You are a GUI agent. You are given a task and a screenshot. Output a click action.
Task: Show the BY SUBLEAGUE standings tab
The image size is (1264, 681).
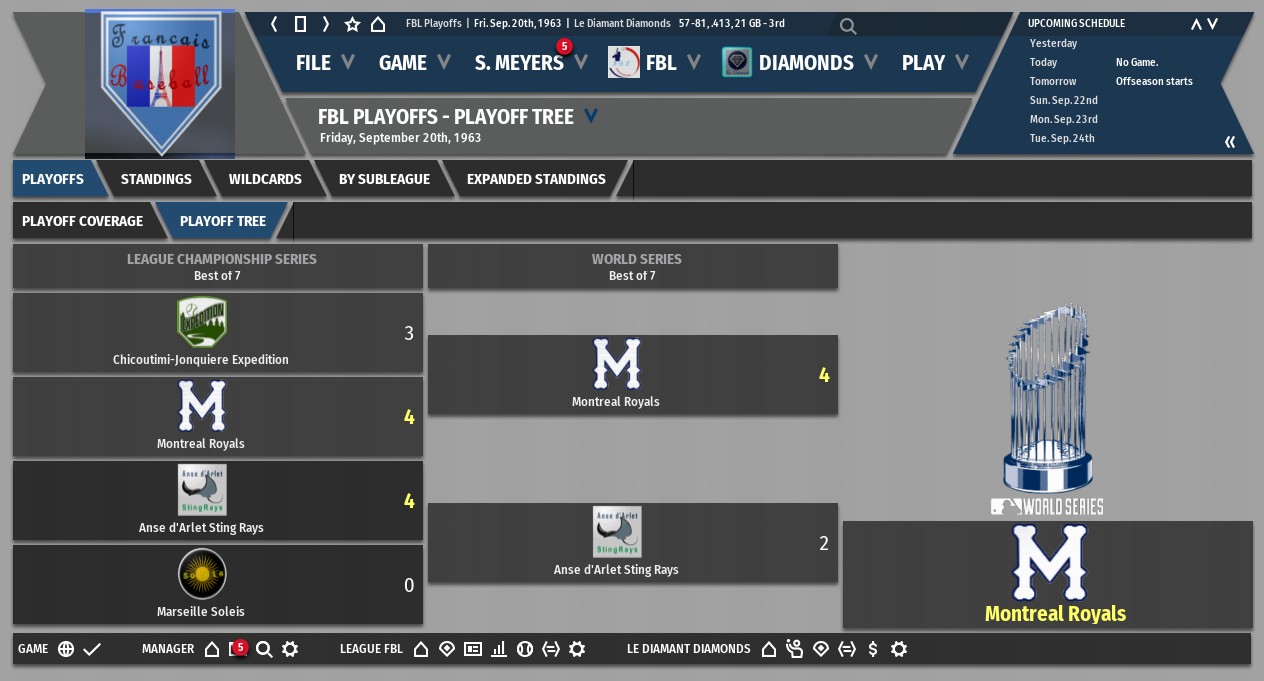[x=384, y=179]
